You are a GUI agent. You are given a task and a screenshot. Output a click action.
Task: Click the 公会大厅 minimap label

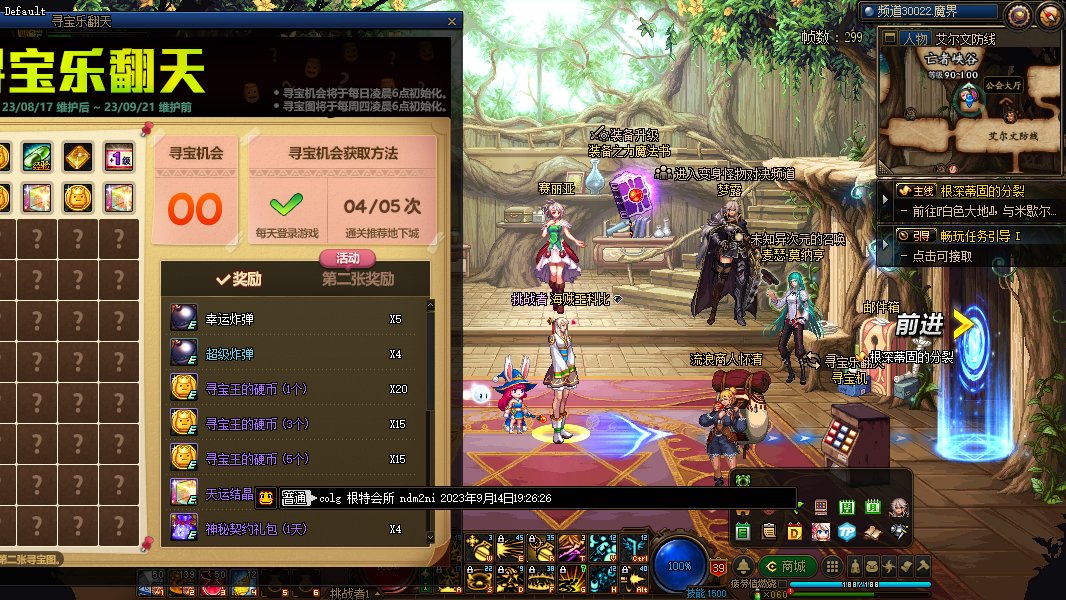tap(1000, 86)
